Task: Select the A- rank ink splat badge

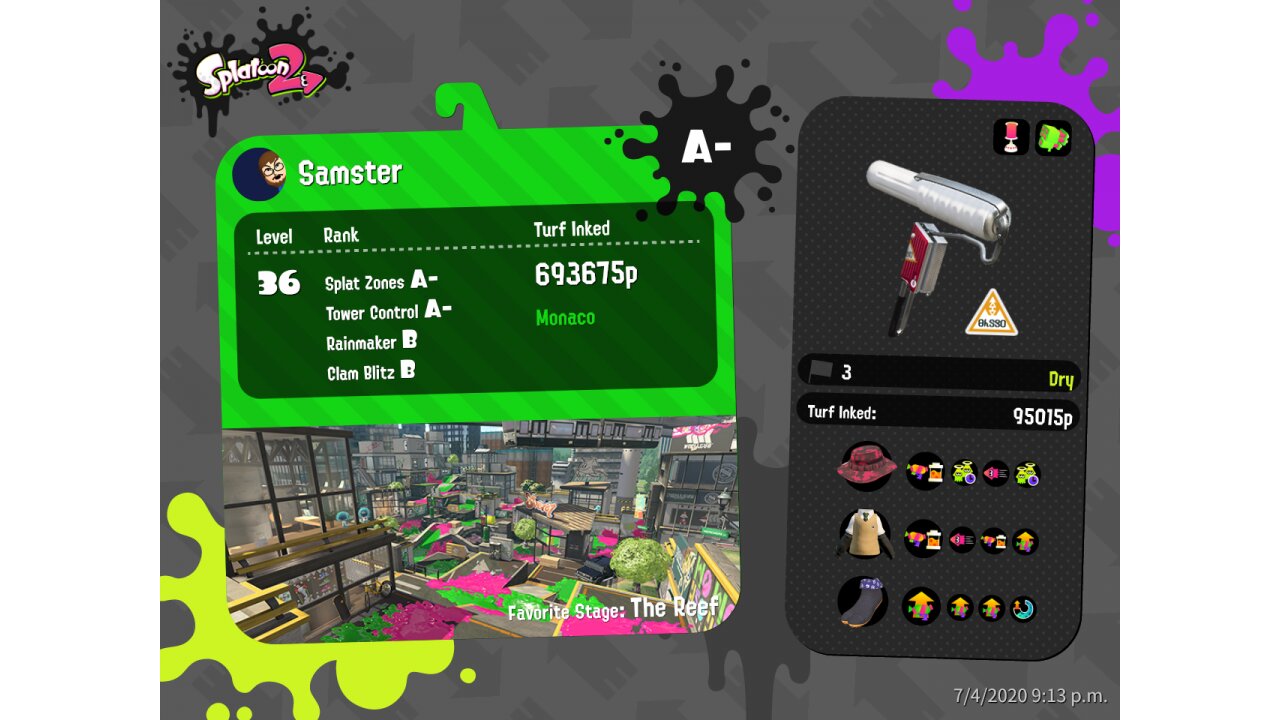Action: pos(706,148)
